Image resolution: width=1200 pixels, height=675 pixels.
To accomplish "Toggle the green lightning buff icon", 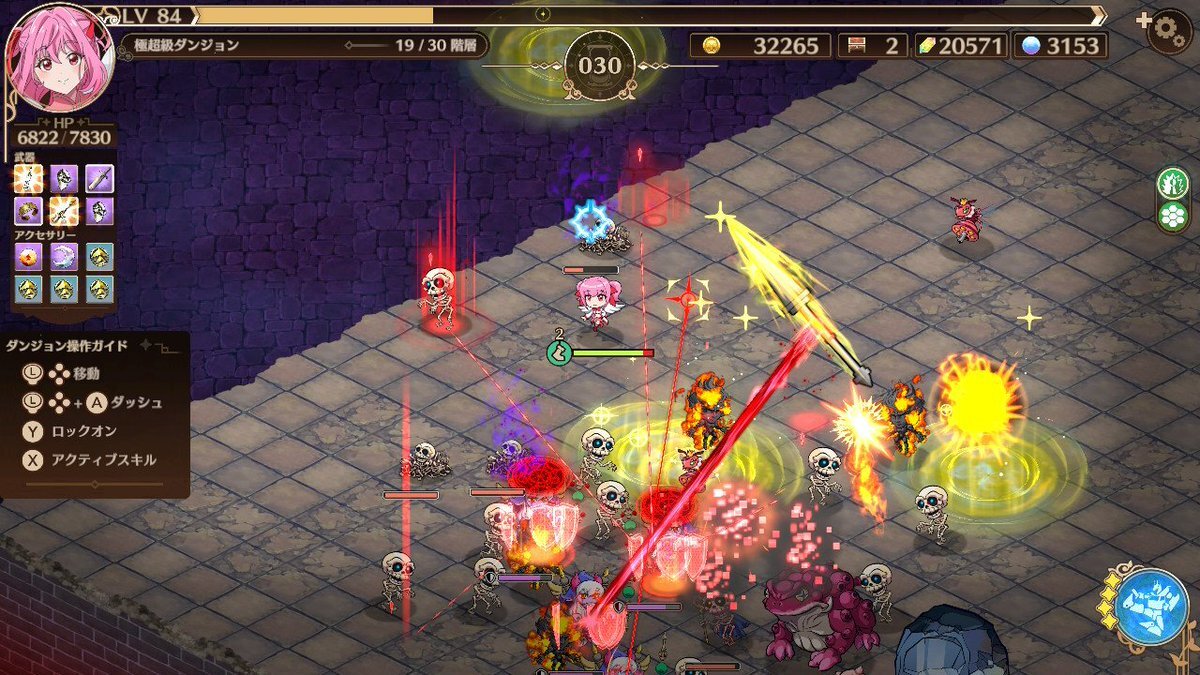I will pyautogui.click(x=1171, y=183).
